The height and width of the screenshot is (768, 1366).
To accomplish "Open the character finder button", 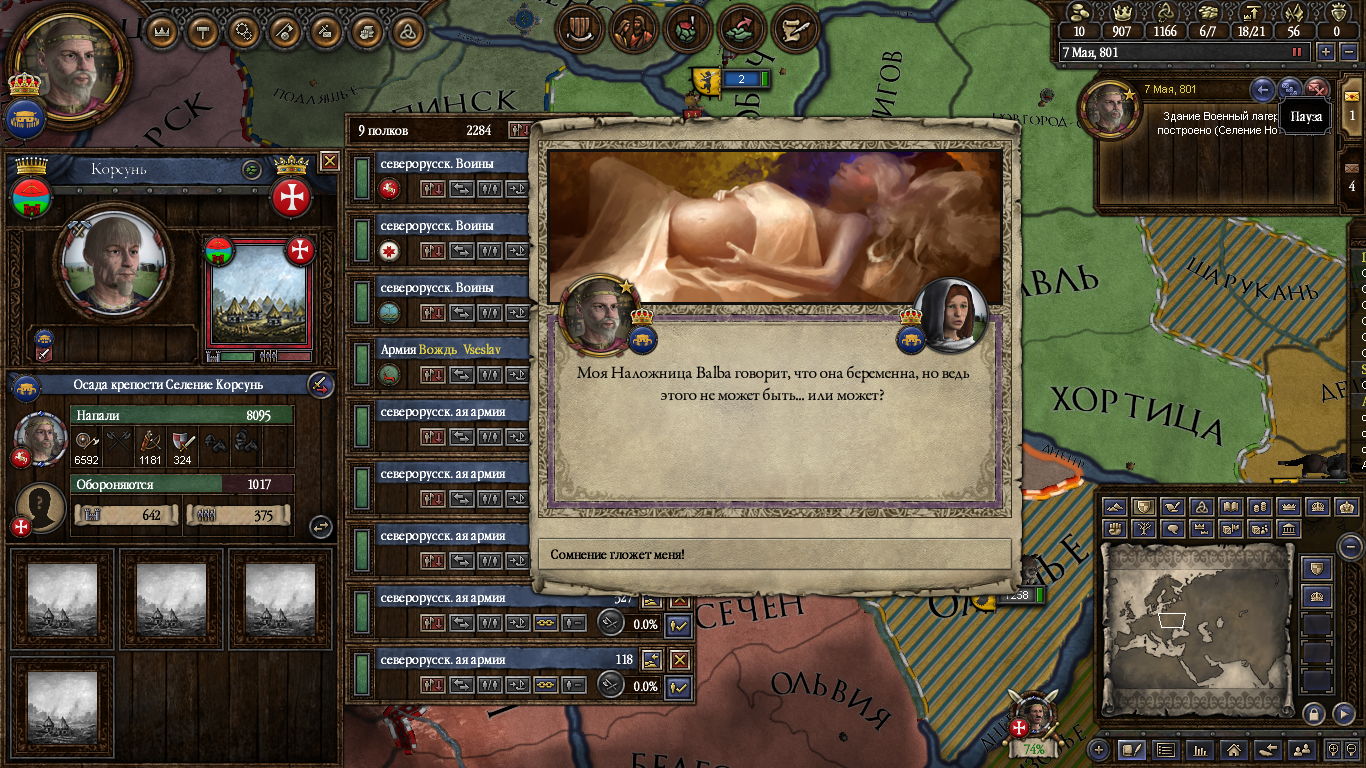I will [1301, 749].
